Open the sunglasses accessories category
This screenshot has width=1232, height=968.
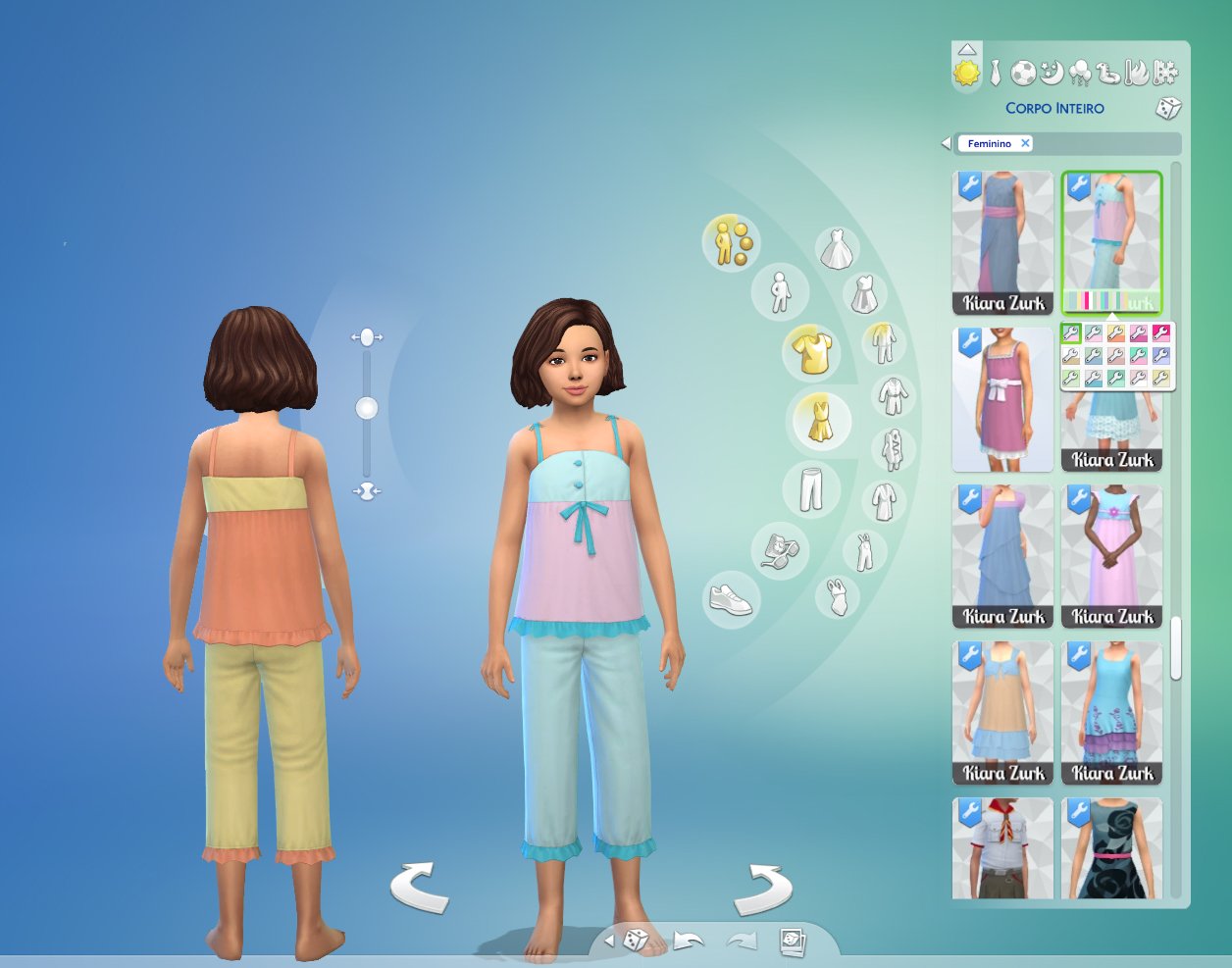click(779, 549)
